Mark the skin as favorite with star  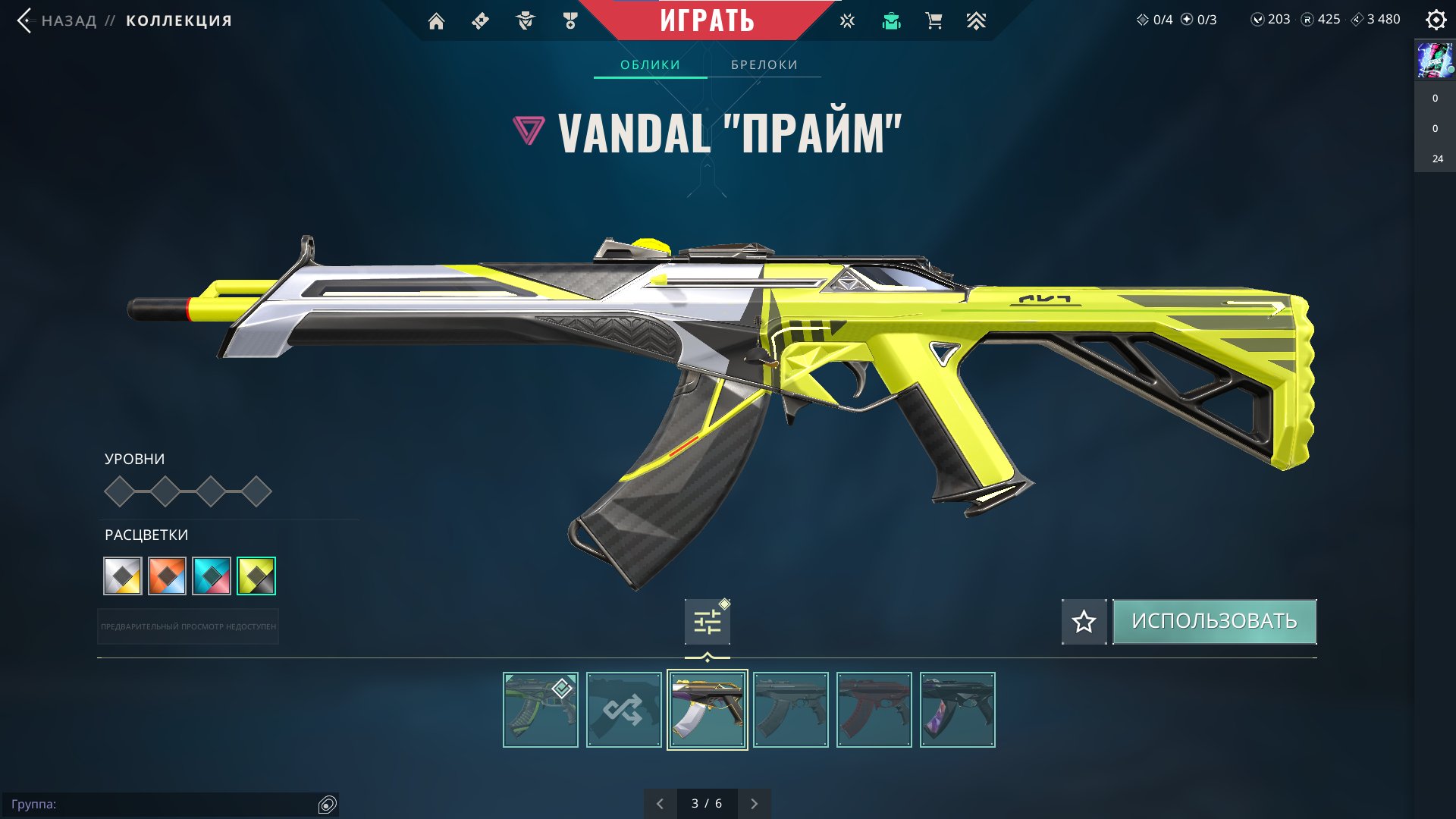pos(1084,622)
